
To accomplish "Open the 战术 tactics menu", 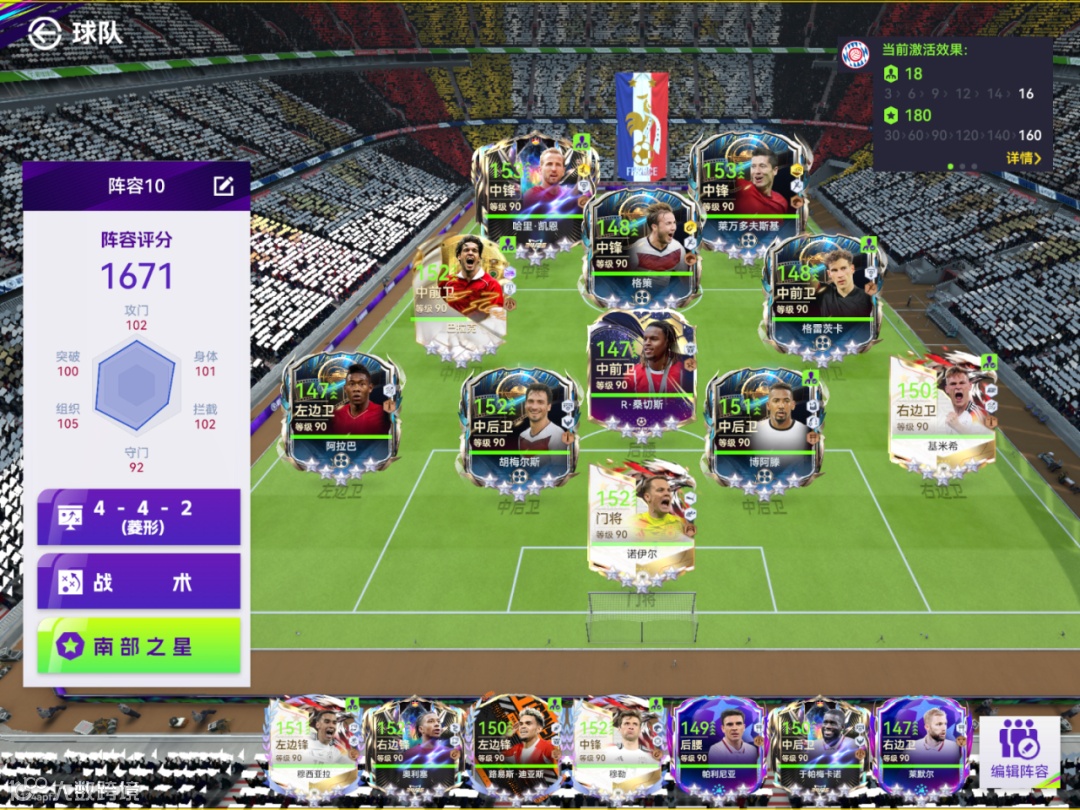I will [x=139, y=582].
